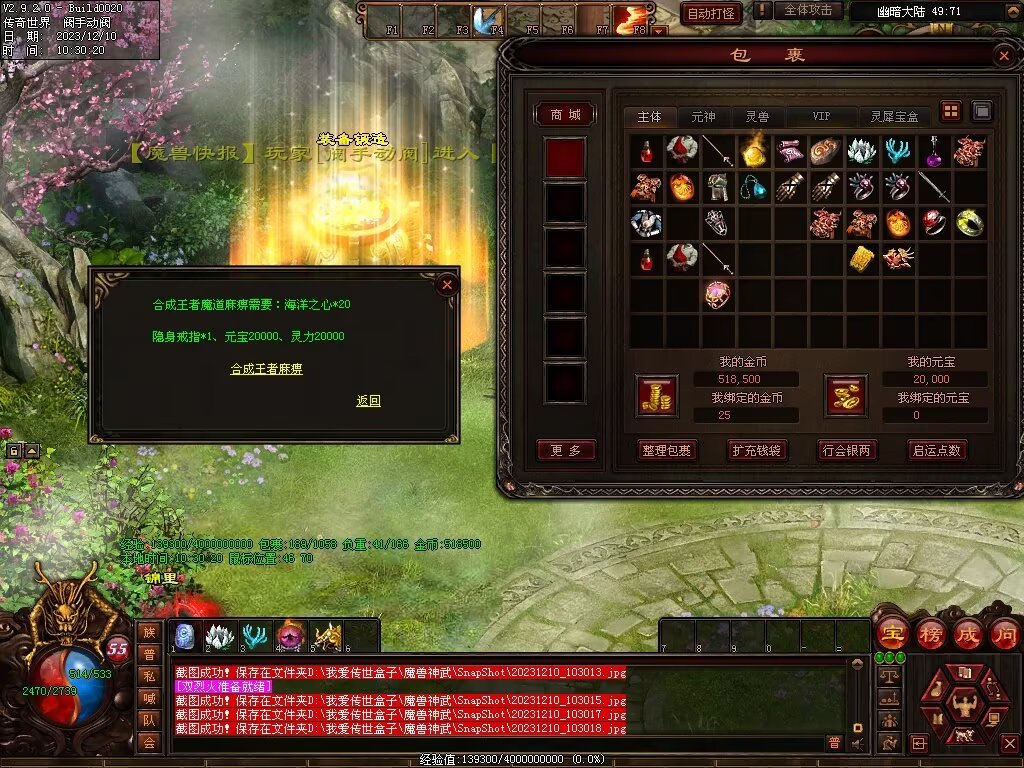
Task: Pick the purple potion flask item
Action: coord(933,151)
